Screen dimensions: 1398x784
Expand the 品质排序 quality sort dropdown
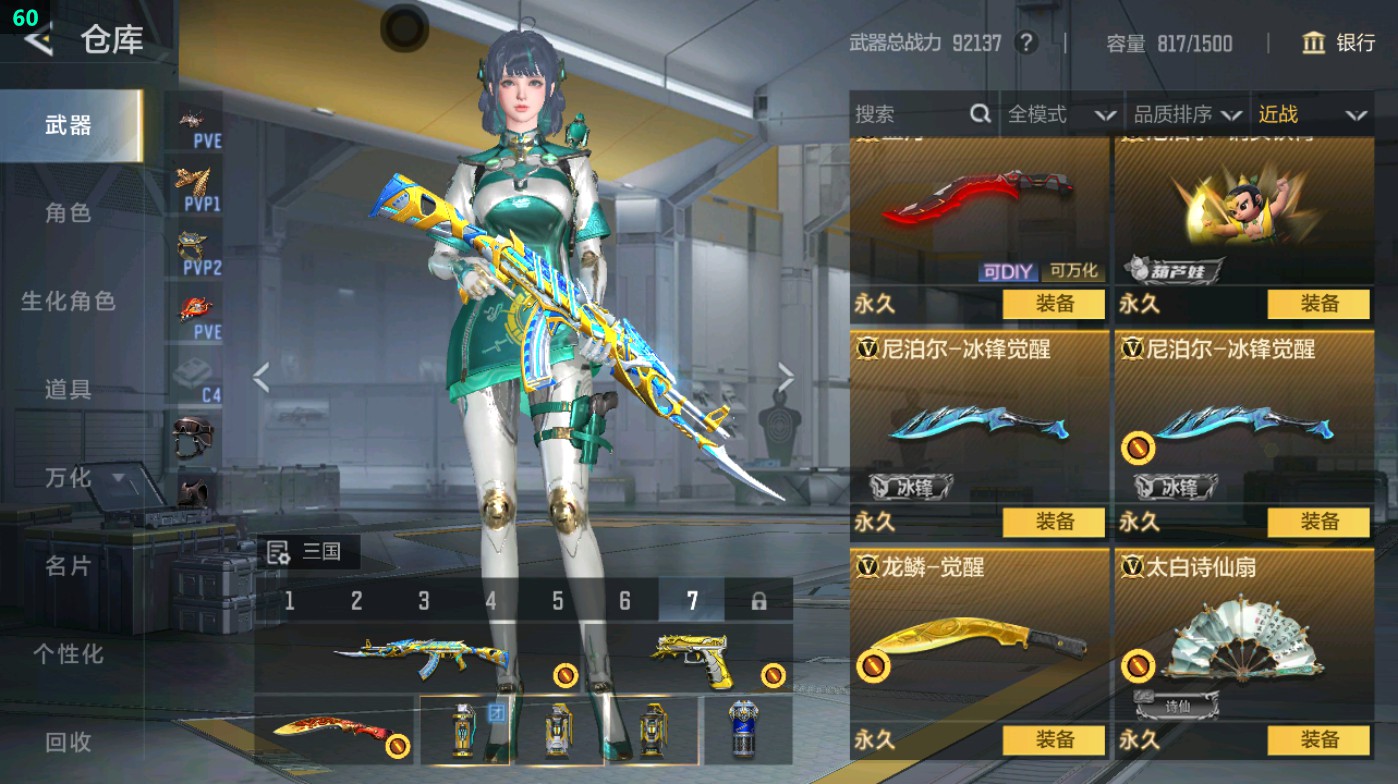click(x=1196, y=114)
